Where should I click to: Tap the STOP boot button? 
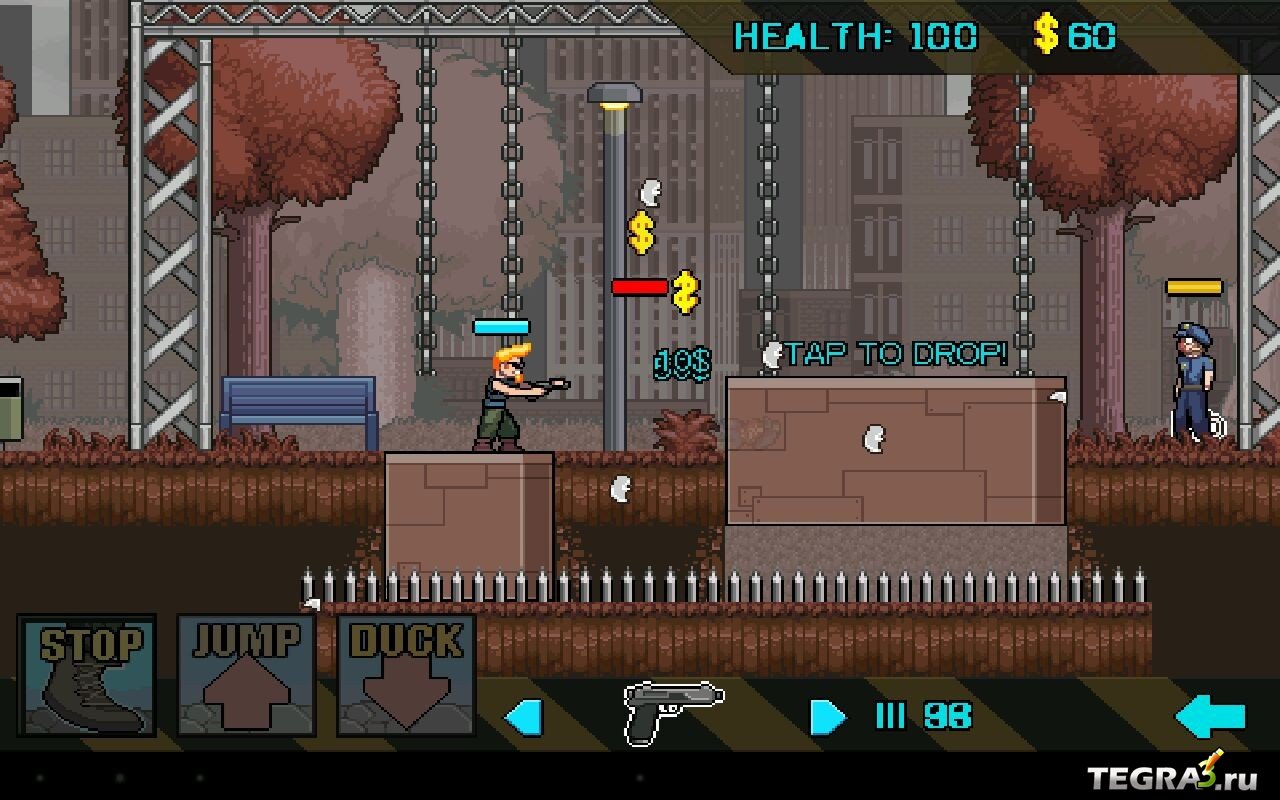[87, 676]
